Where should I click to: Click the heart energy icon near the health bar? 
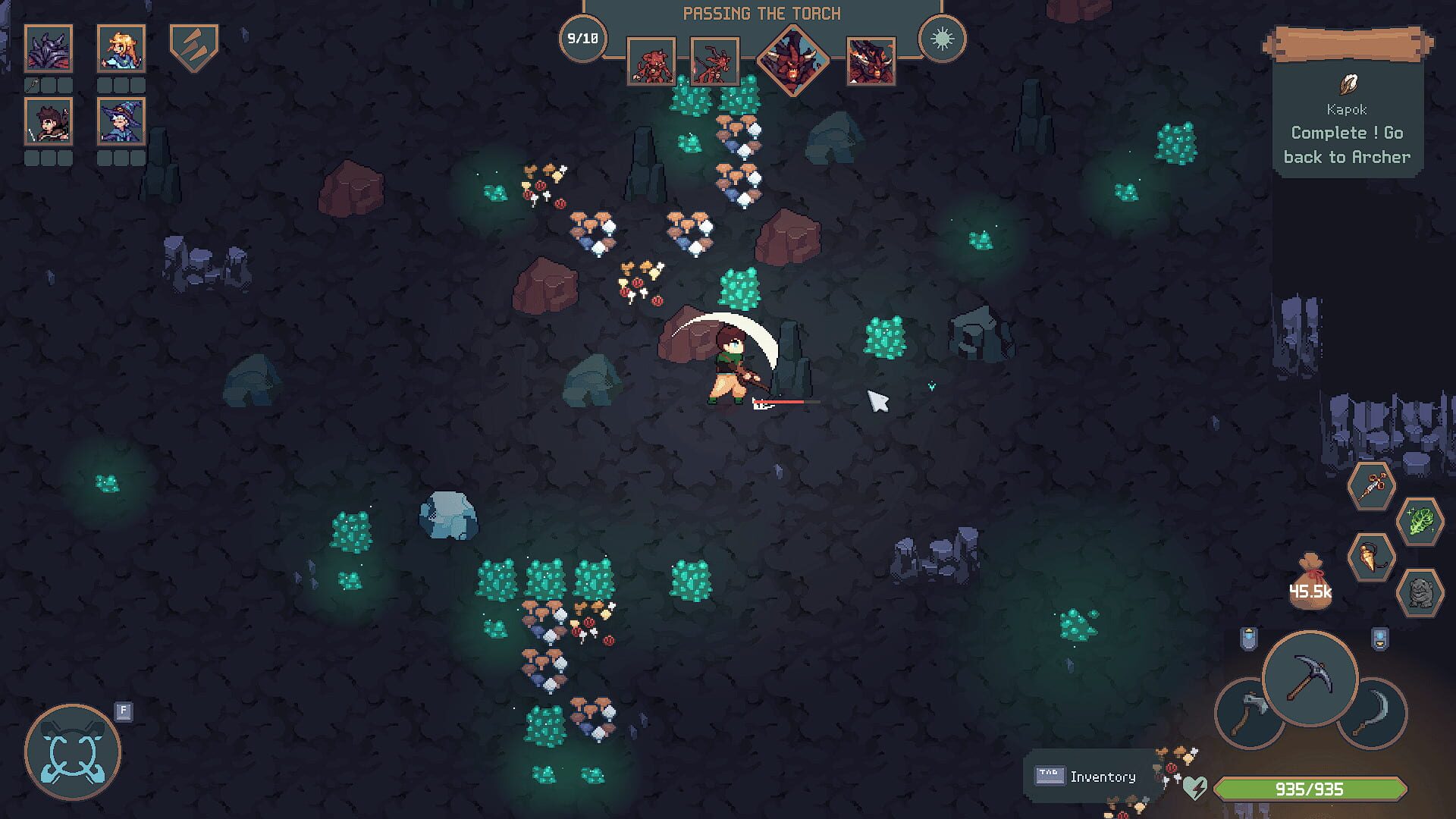[1195, 785]
